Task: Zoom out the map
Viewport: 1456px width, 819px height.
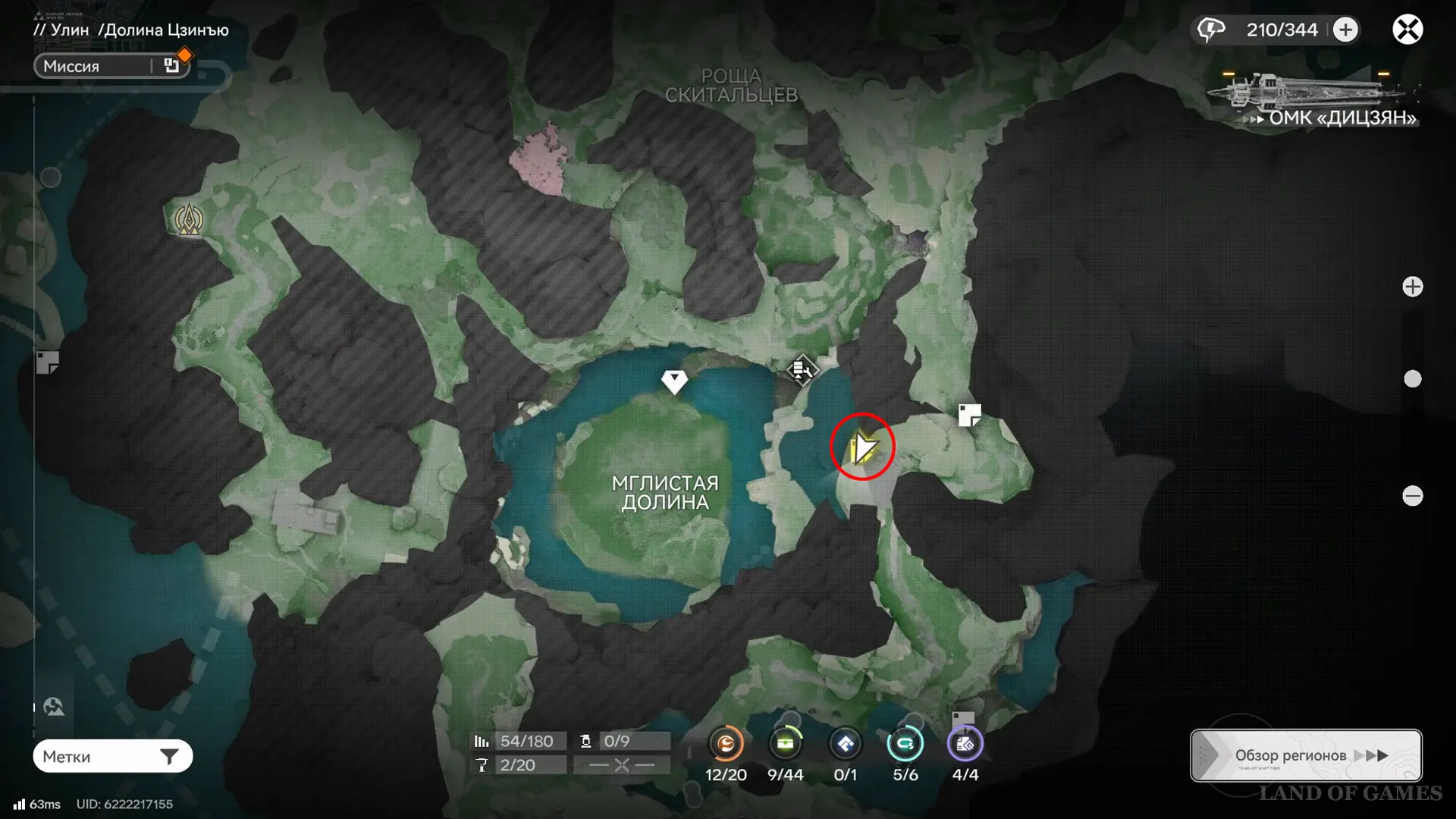Action: [1412, 496]
